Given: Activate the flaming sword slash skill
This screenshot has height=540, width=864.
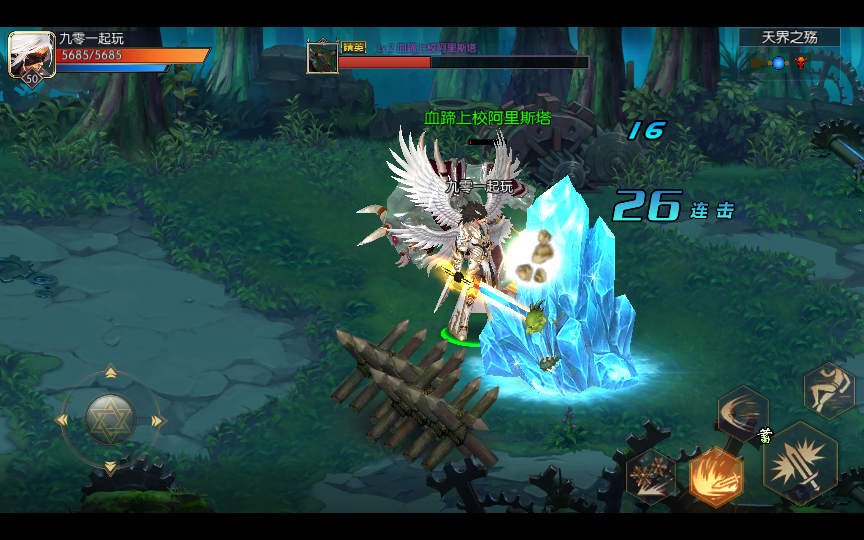Looking at the screenshot, I should 716,476.
